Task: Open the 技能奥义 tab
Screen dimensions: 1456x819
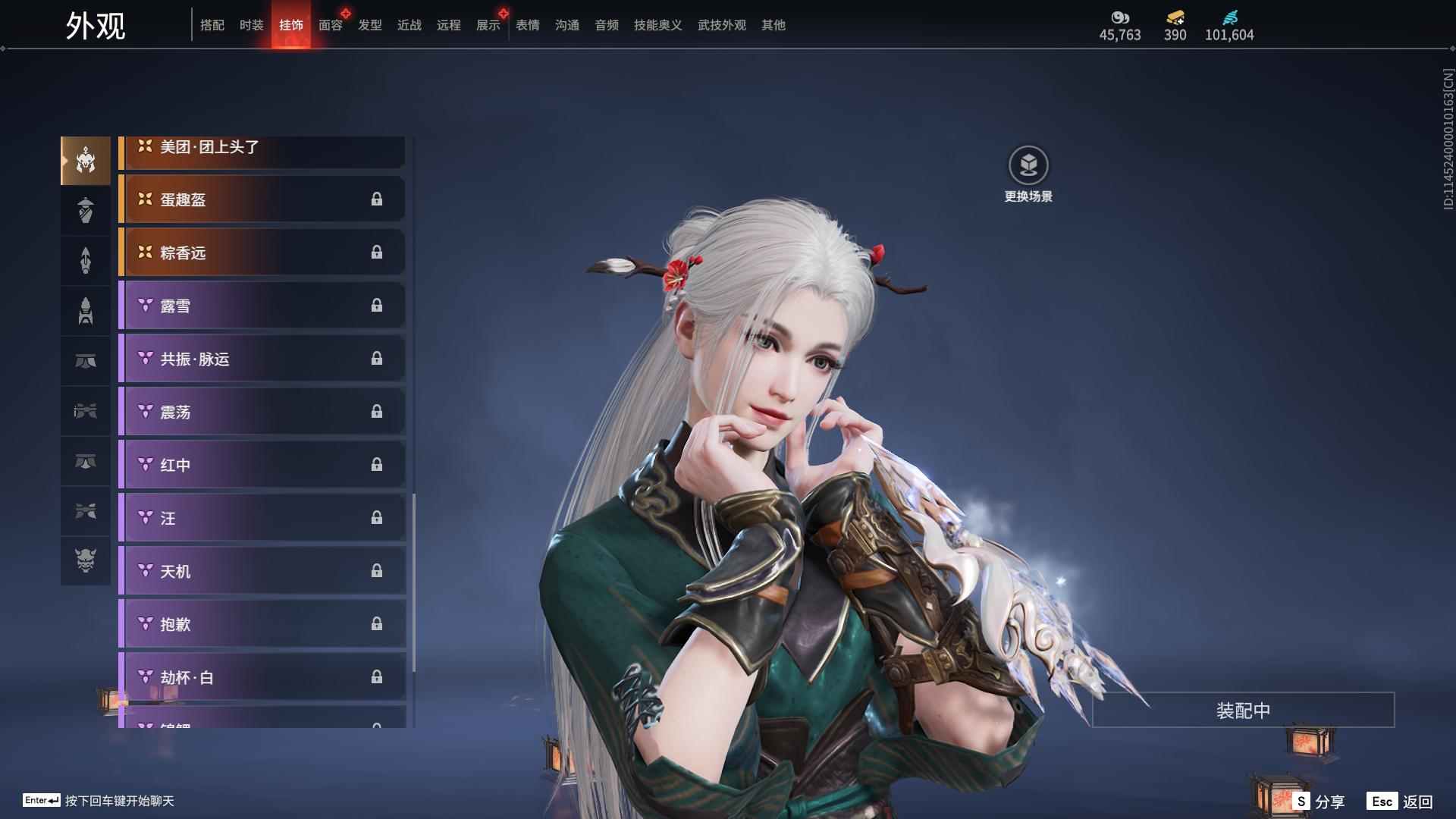Action: tap(657, 25)
